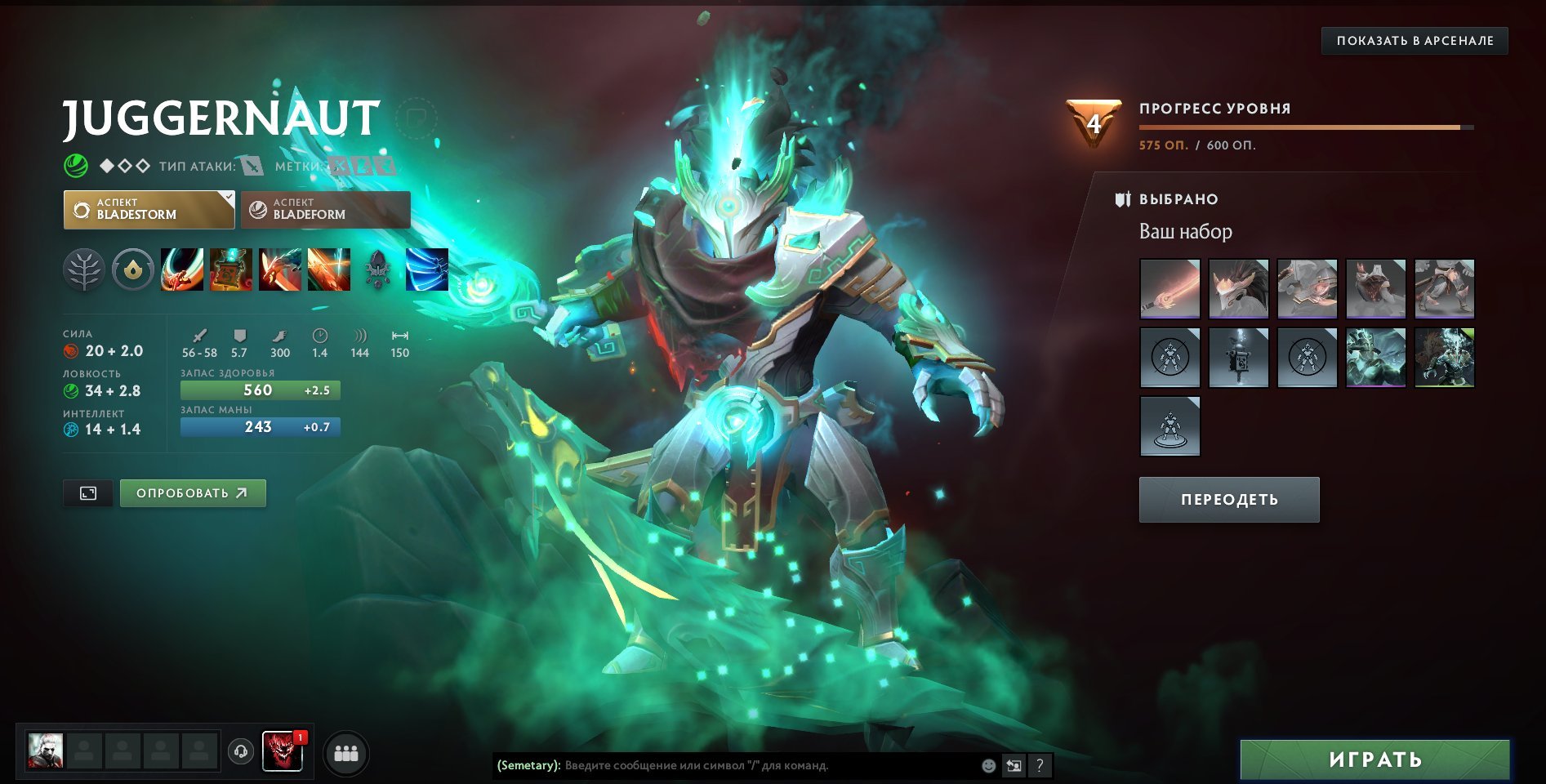Image resolution: width=1546 pixels, height=784 pixels.
Task: Click the red demon notification with badge 1
Action: coord(283,752)
